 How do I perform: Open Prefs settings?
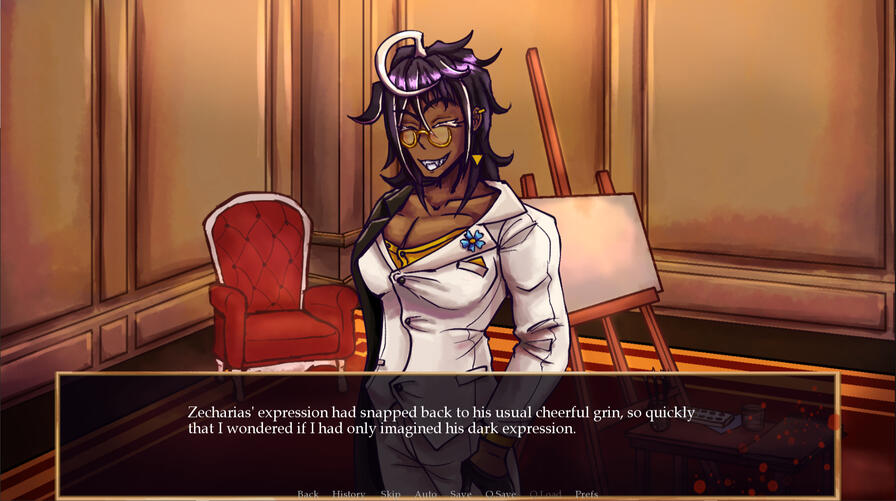click(587, 494)
